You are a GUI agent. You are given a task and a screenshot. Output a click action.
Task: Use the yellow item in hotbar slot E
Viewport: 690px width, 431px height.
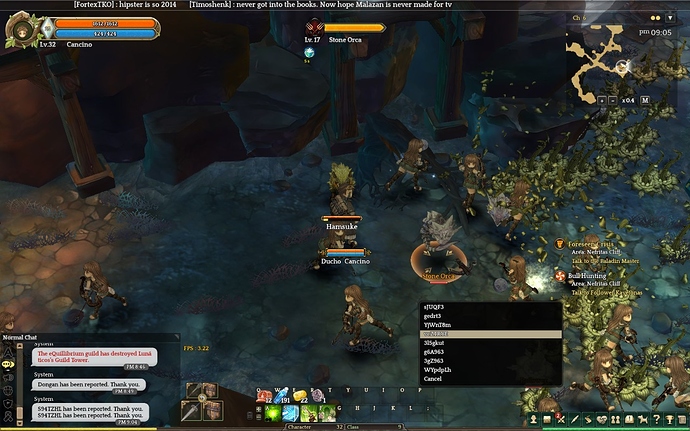tap(299, 397)
